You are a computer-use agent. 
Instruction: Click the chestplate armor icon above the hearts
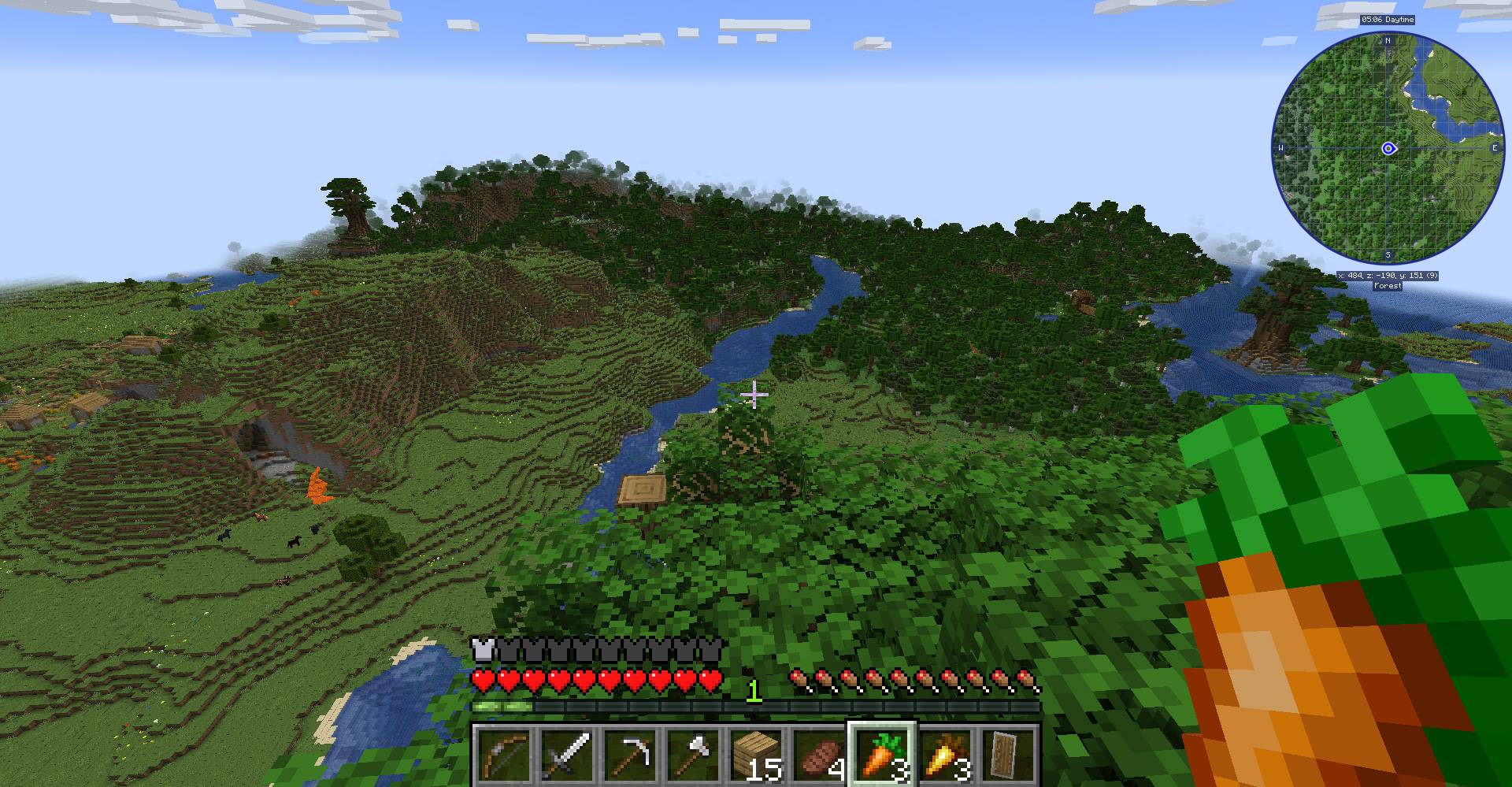point(482,648)
